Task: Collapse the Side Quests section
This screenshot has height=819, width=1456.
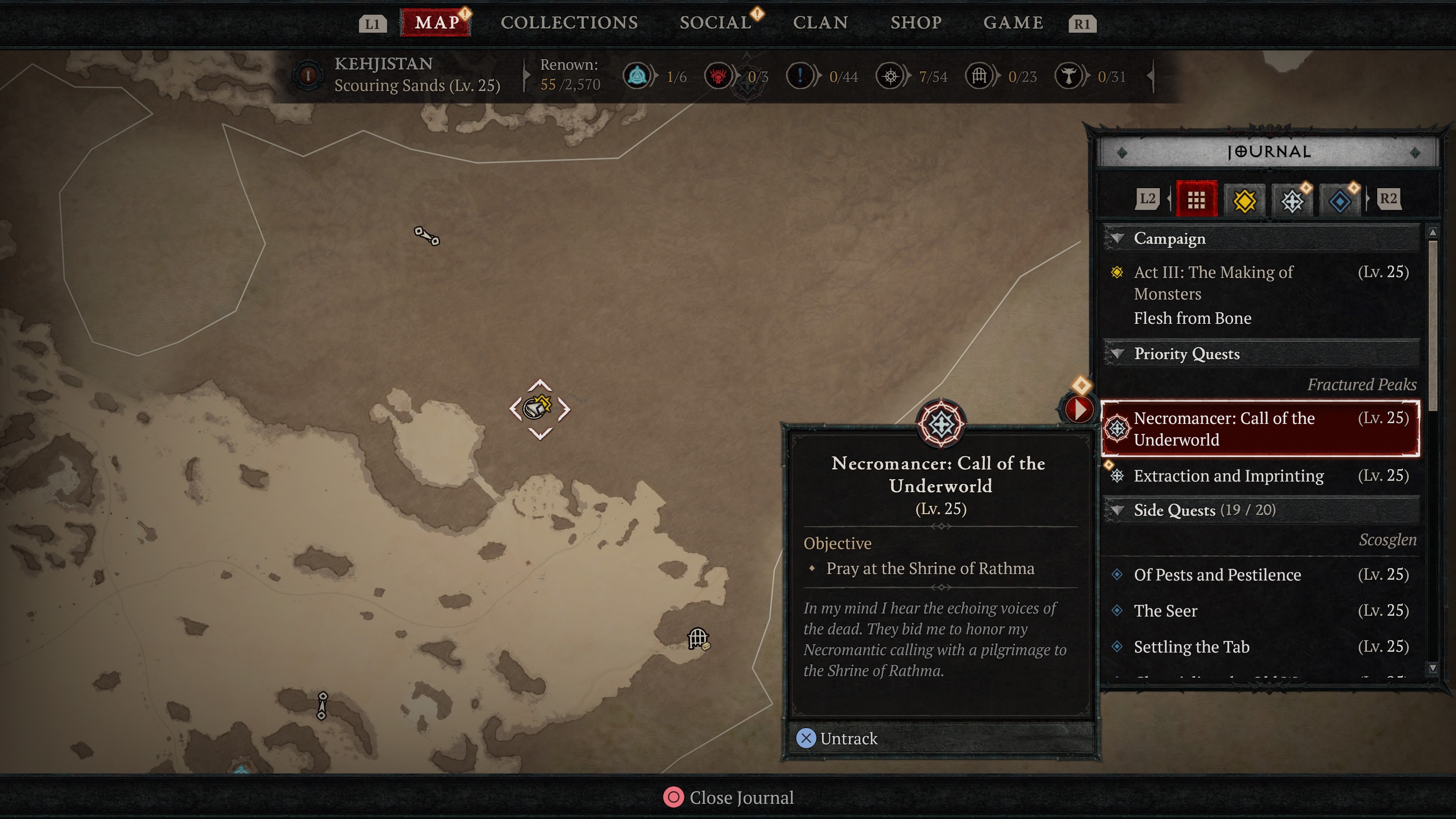Action: pos(1117,510)
